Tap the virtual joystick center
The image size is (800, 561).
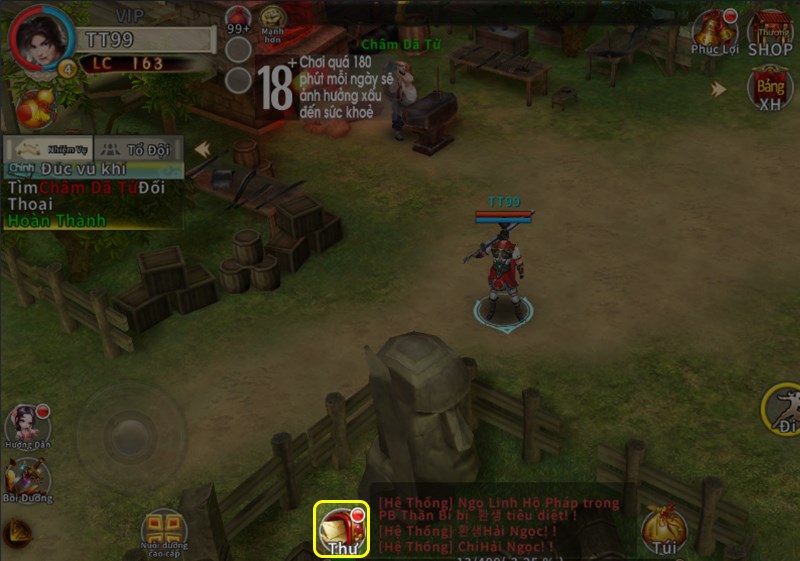129,436
